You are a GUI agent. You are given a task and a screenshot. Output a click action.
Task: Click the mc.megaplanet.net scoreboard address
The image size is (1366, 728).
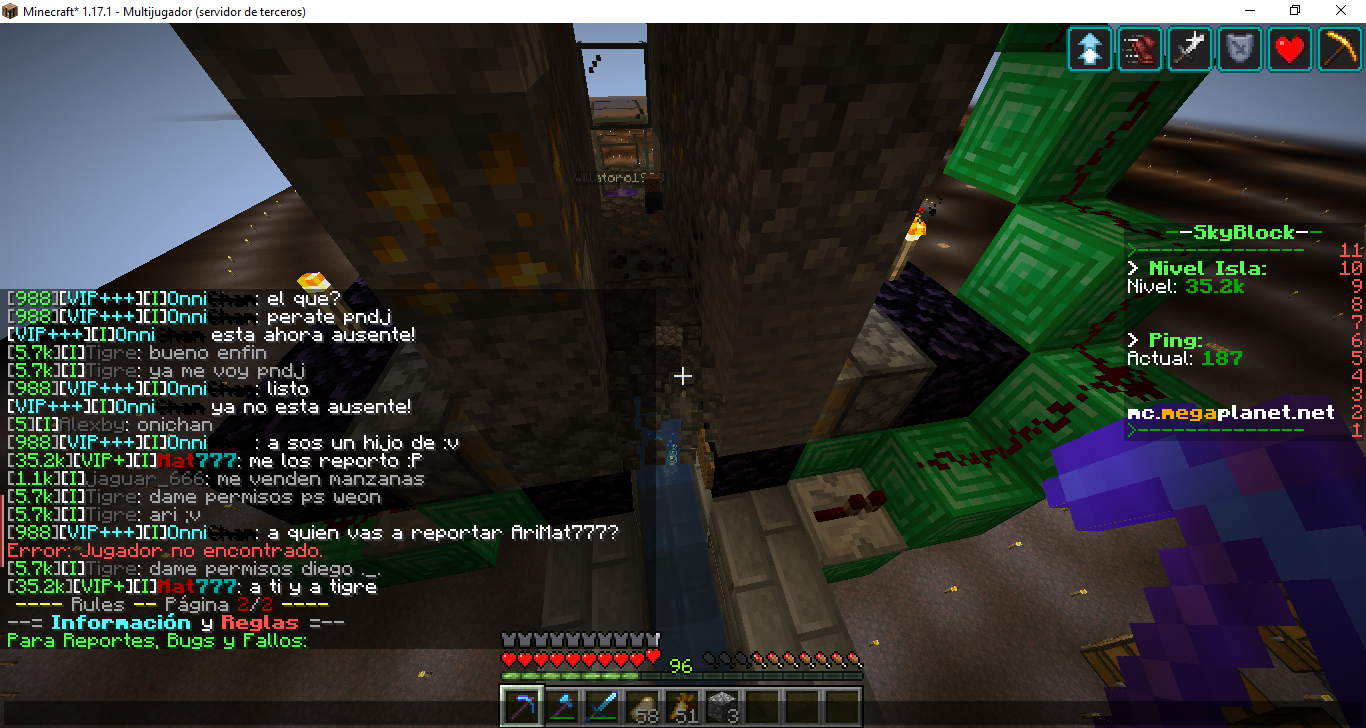pyautogui.click(x=1230, y=412)
